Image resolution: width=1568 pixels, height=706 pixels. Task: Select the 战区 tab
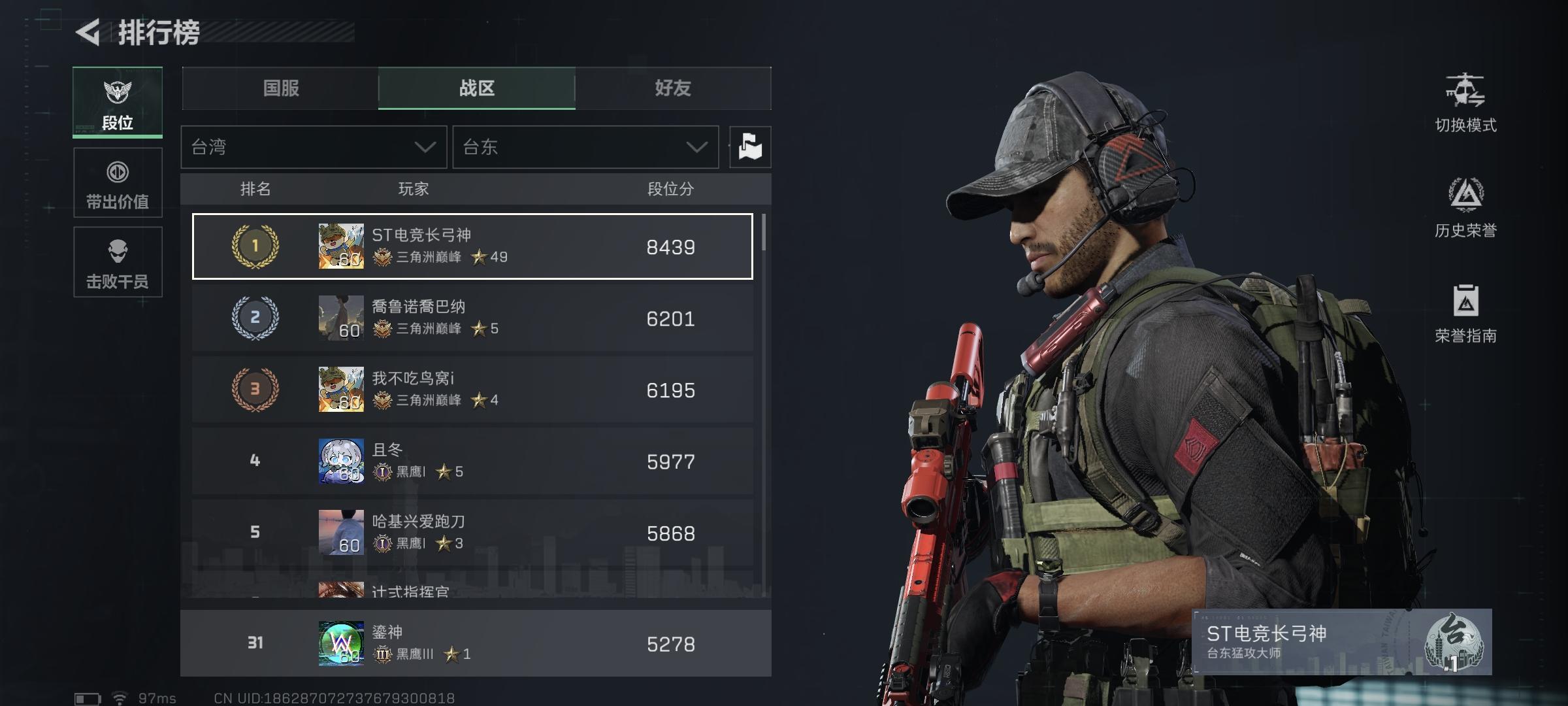tap(477, 88)
